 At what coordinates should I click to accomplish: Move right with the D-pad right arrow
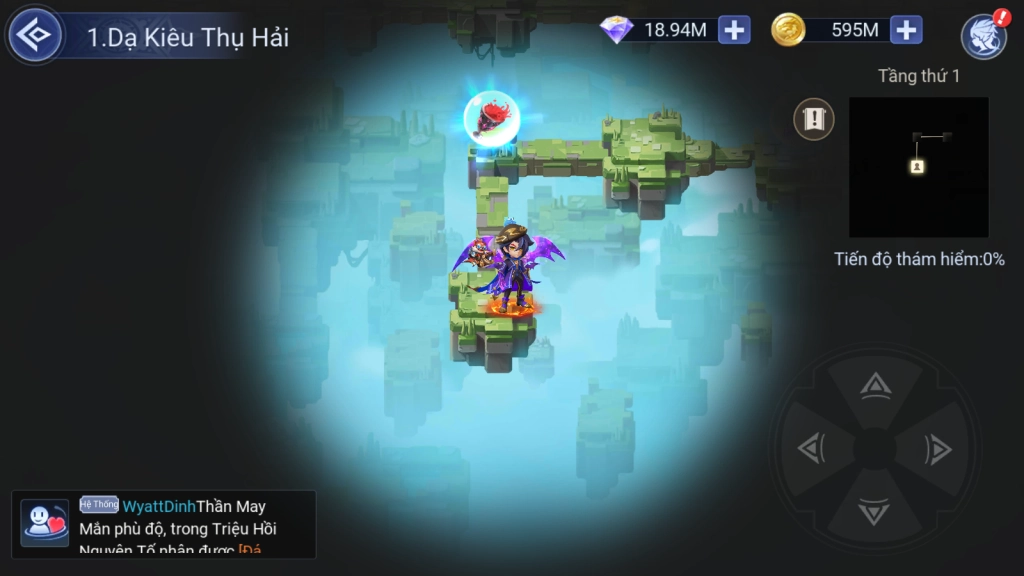[938, 450]
